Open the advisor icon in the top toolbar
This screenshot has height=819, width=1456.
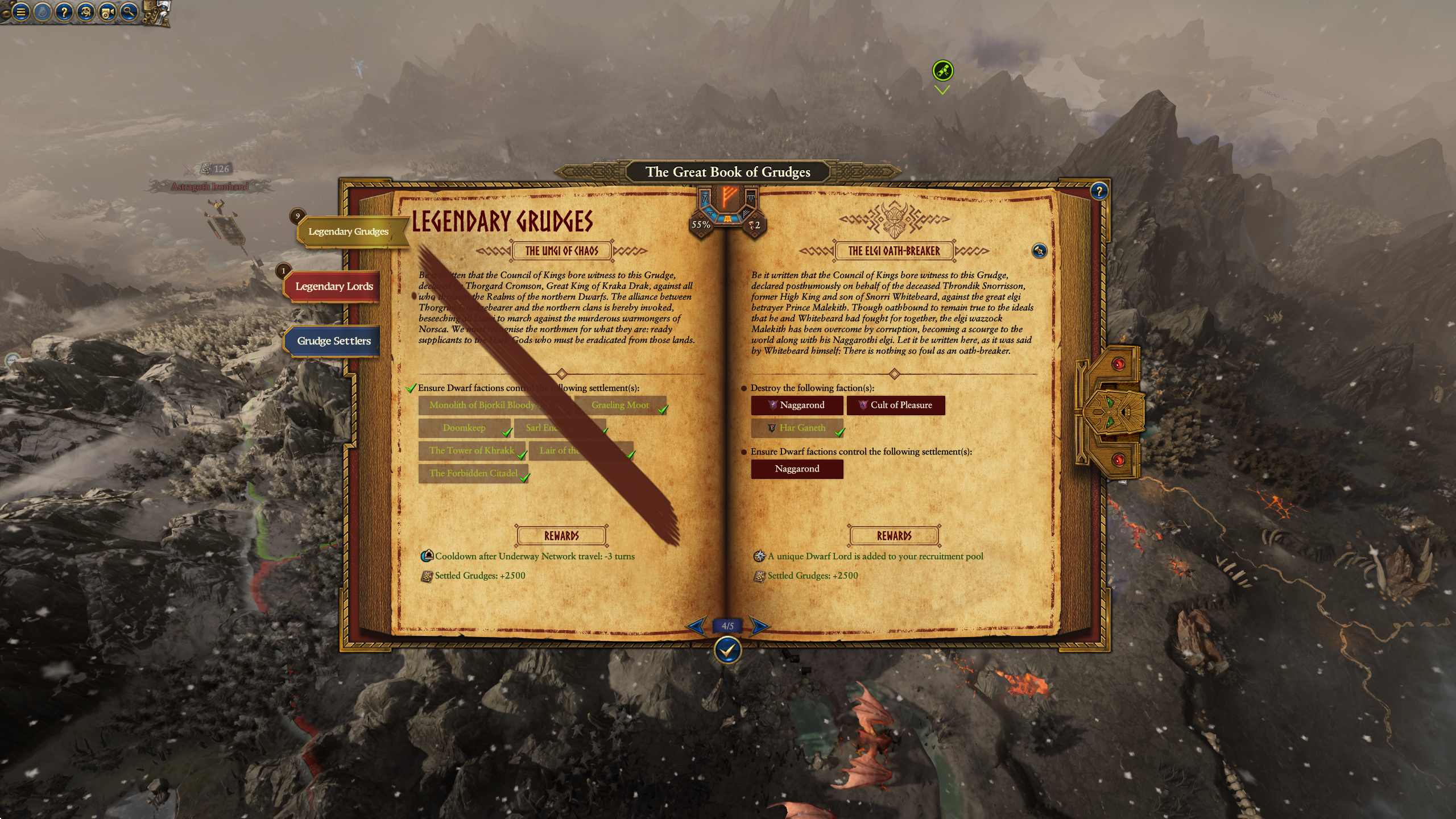(85, 13)
